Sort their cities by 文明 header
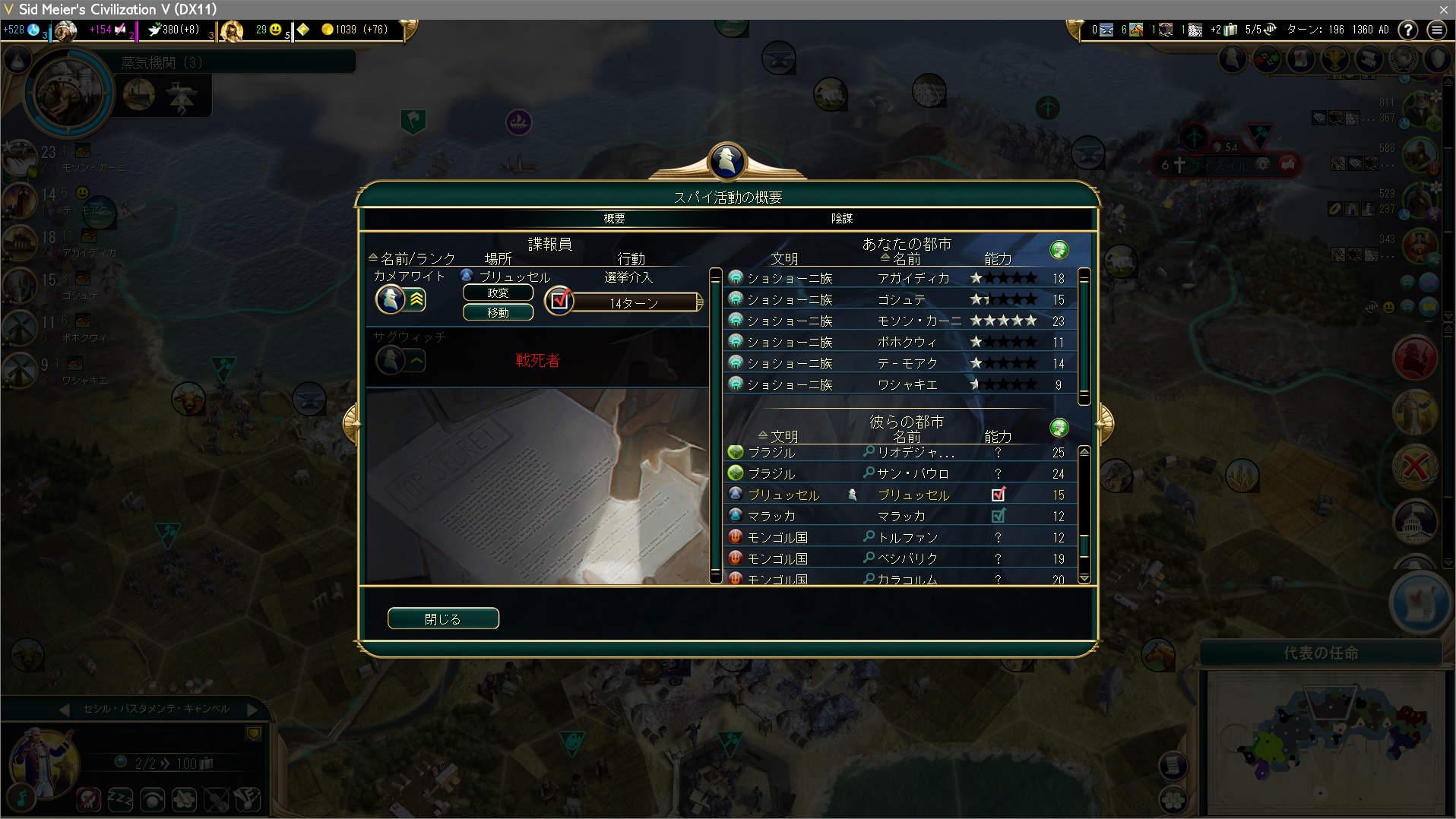The width and height of the screenshot is (1456, 819). 783,436
